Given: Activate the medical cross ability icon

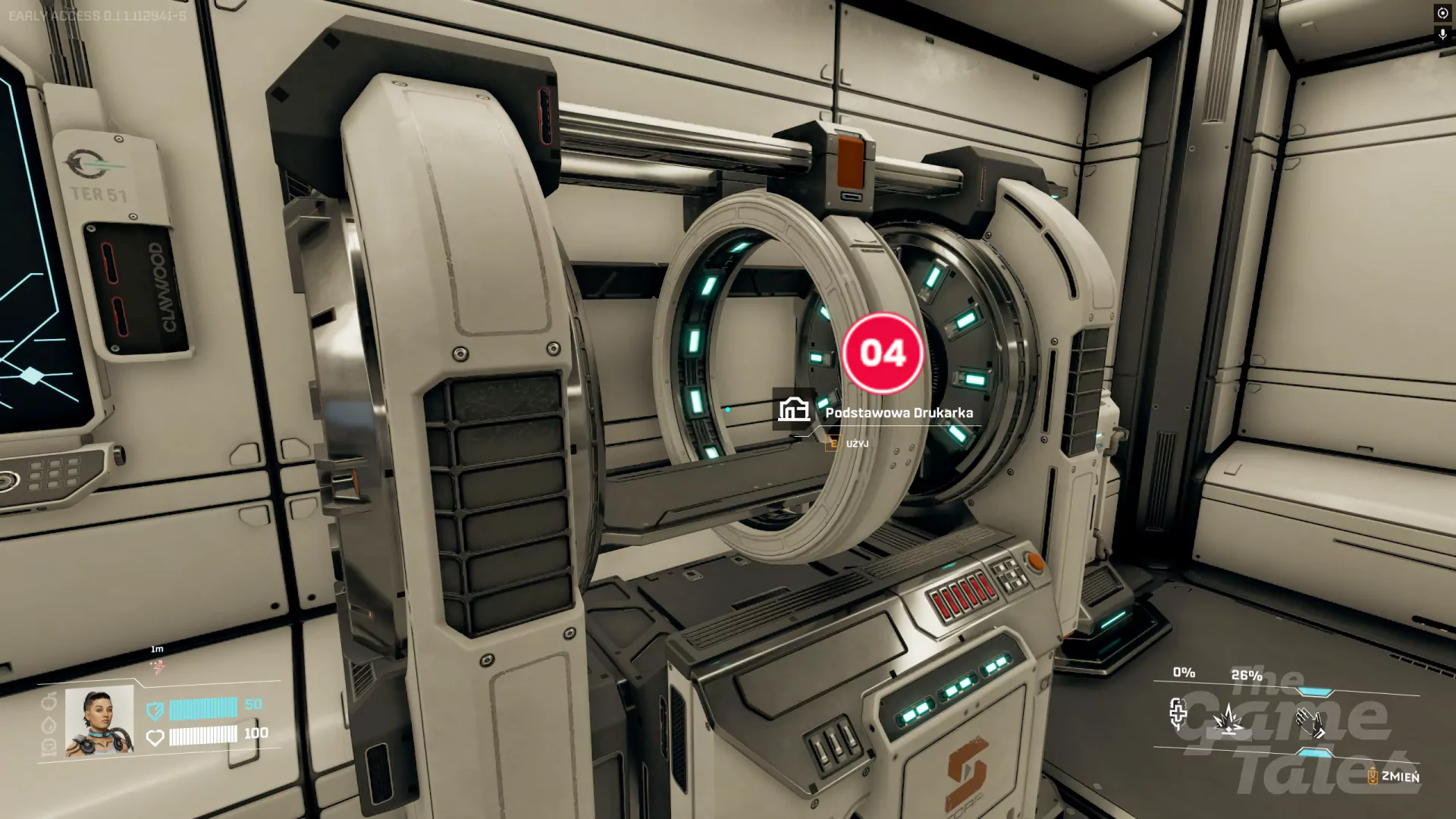Looking at the screenshot, I should click(x=1178, y=714).
